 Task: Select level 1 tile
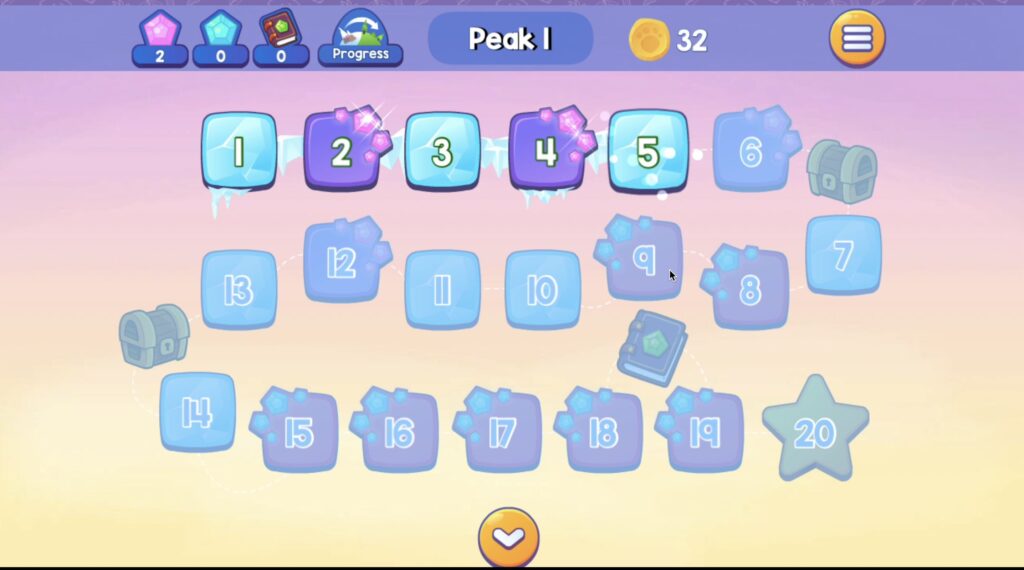[239, 151]
